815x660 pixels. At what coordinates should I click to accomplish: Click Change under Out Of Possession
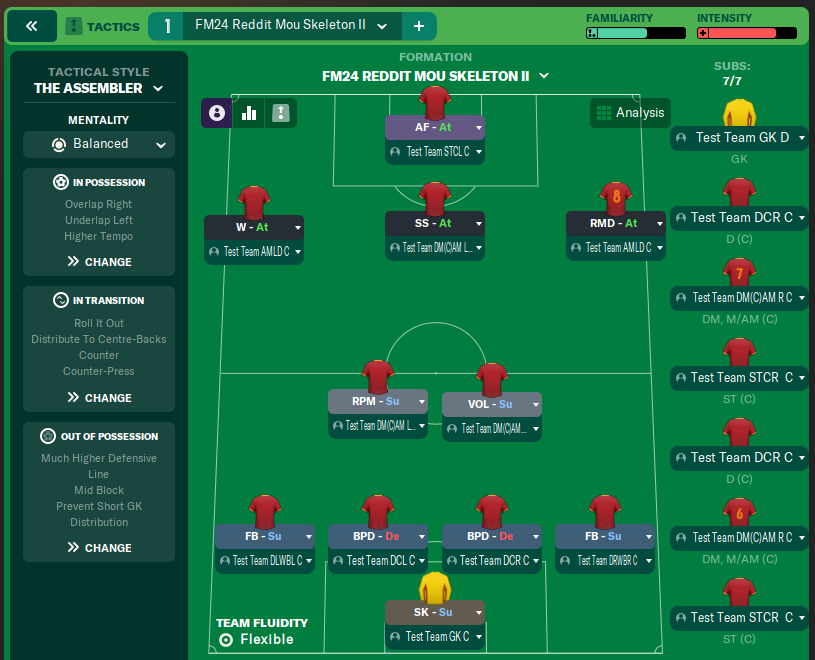(x=99, y=548)
